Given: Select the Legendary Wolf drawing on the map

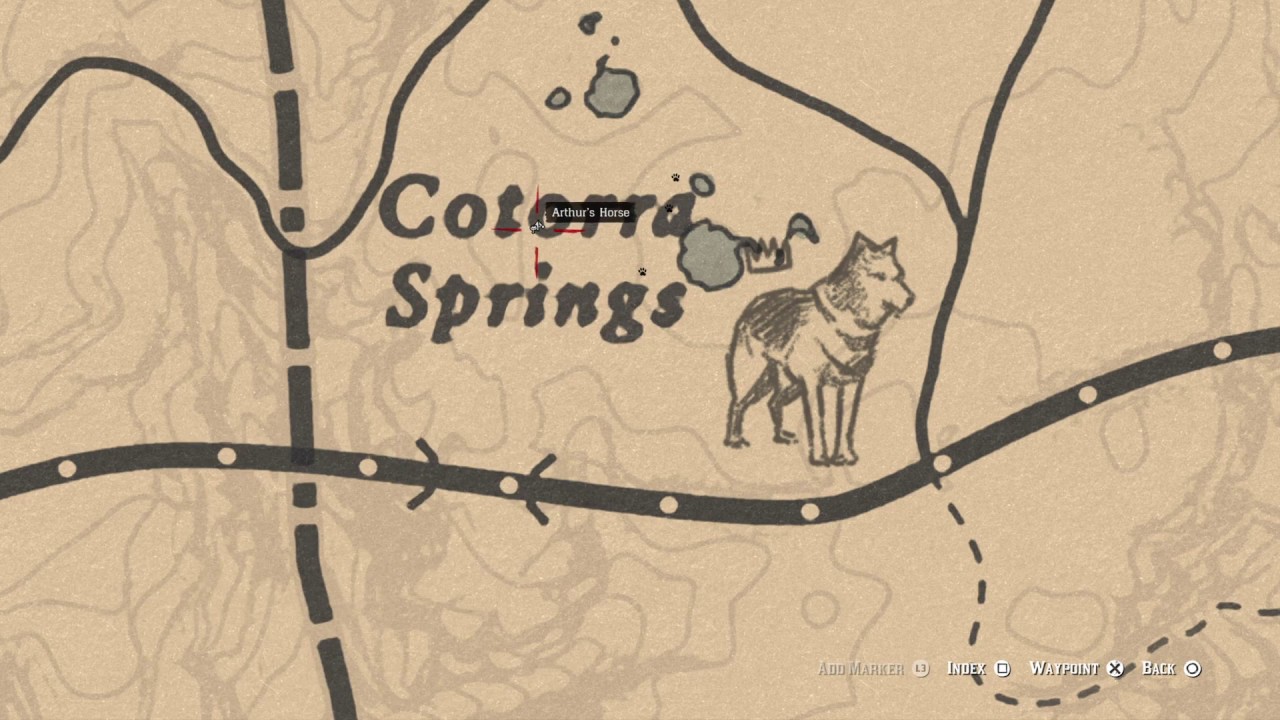Looking at the screenshot, I should [820, 350].
